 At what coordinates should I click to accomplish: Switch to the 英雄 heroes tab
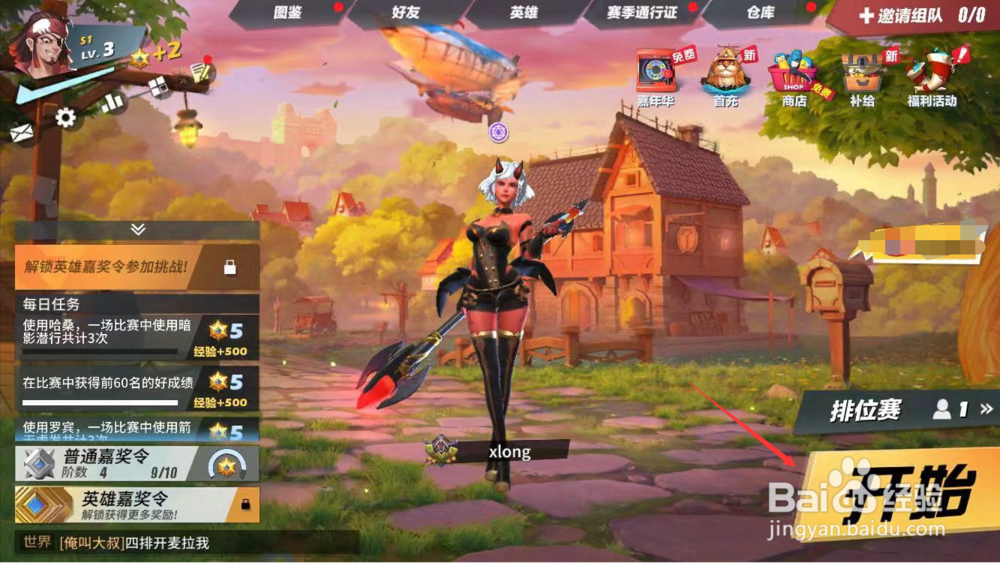pyautogui.click(x=523, y=13)
